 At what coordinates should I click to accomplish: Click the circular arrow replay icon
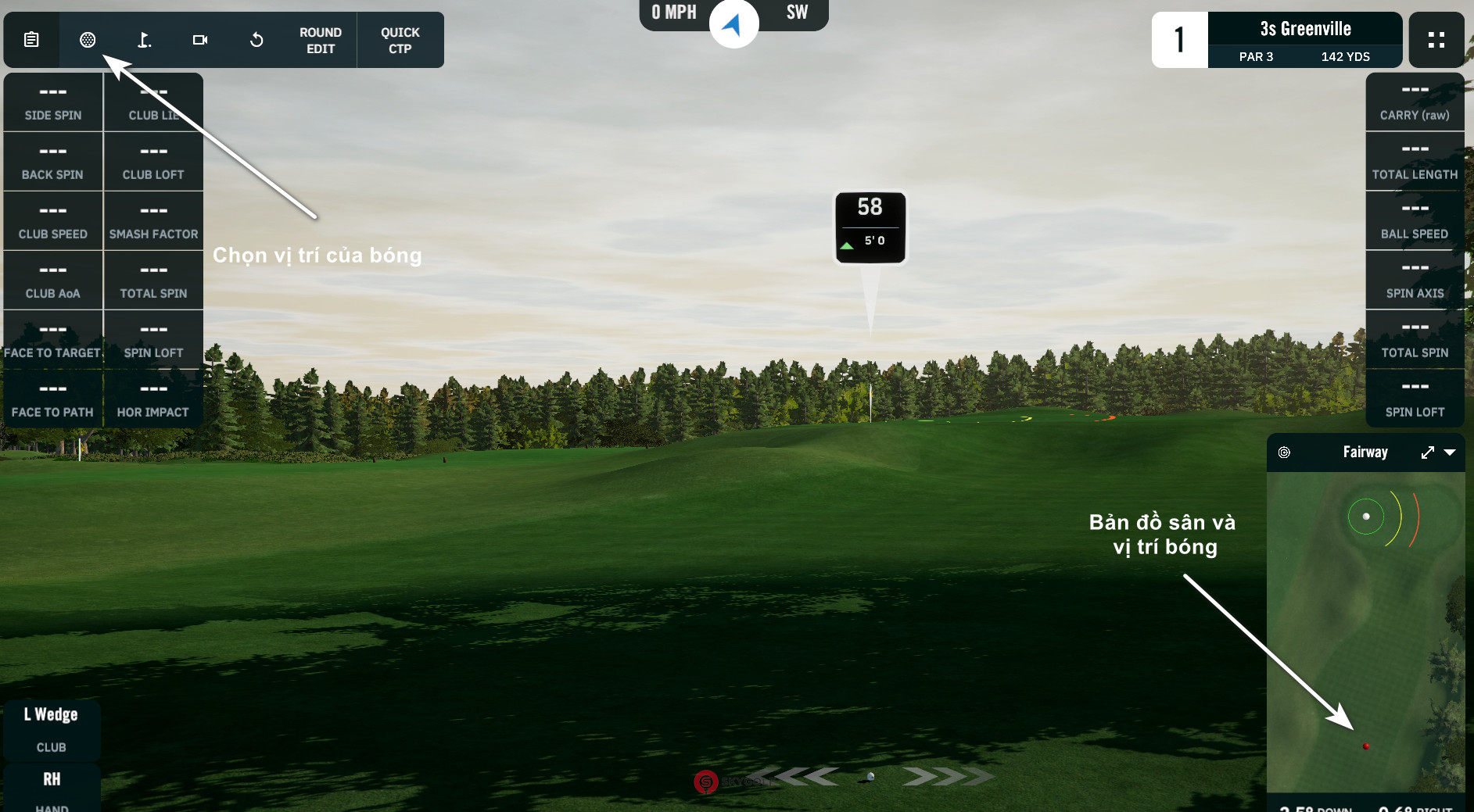256,40
